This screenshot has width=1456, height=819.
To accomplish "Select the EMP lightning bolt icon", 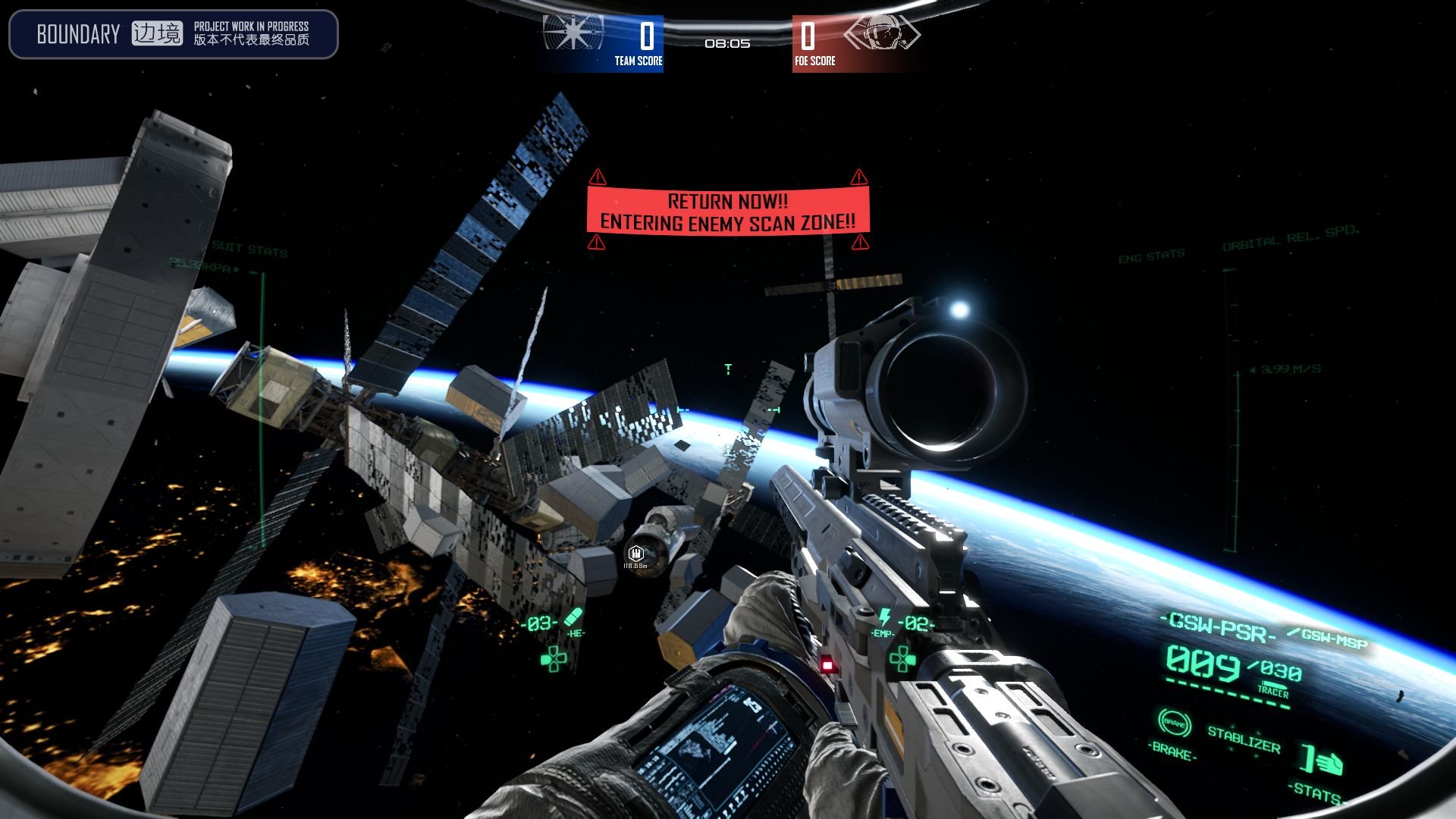I will [884, 617].
